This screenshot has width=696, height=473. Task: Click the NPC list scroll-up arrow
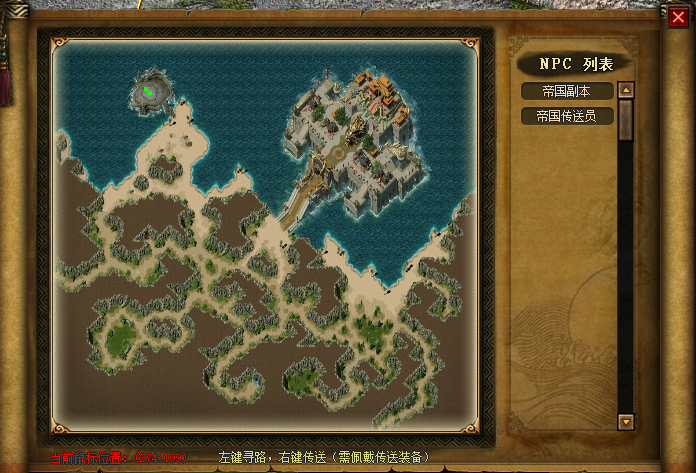click(x=626, y=89)
